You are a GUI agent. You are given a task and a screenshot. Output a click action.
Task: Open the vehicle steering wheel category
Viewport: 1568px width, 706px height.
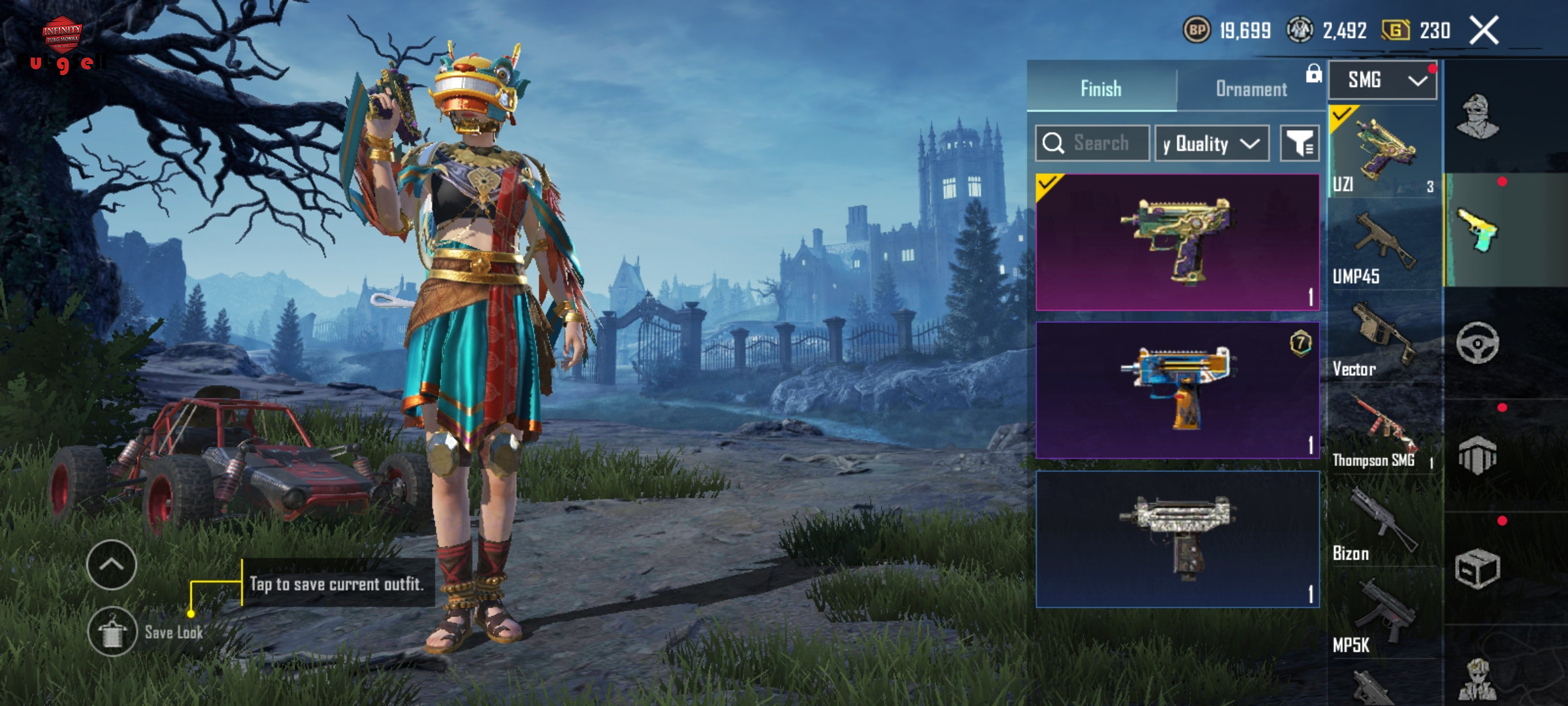pyautogui.click(x=1477, y=343)
